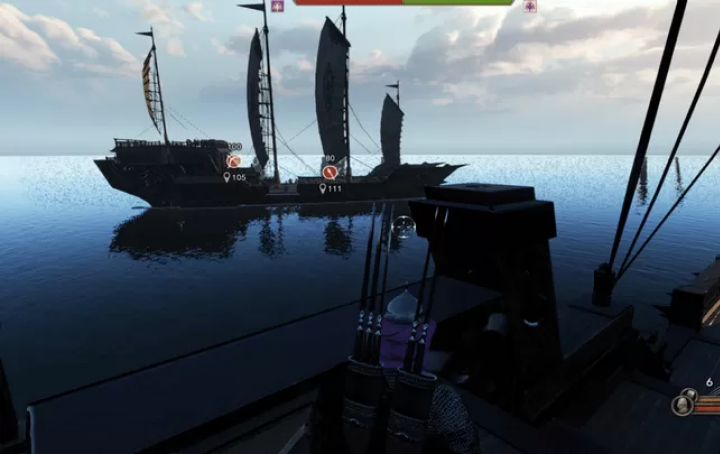
Task: Click the right team banner icon
Action: point(530,5)
